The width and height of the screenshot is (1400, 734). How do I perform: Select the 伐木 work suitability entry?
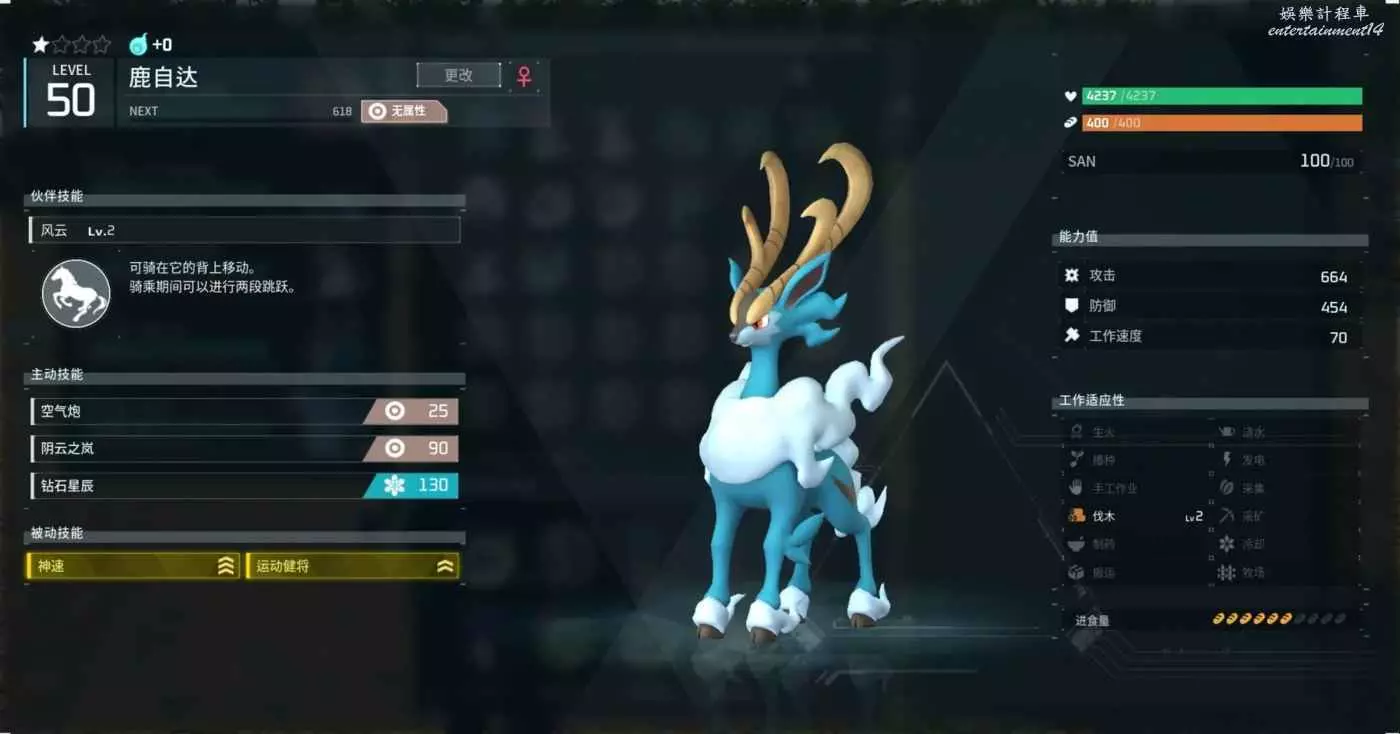pos(1136,517)
